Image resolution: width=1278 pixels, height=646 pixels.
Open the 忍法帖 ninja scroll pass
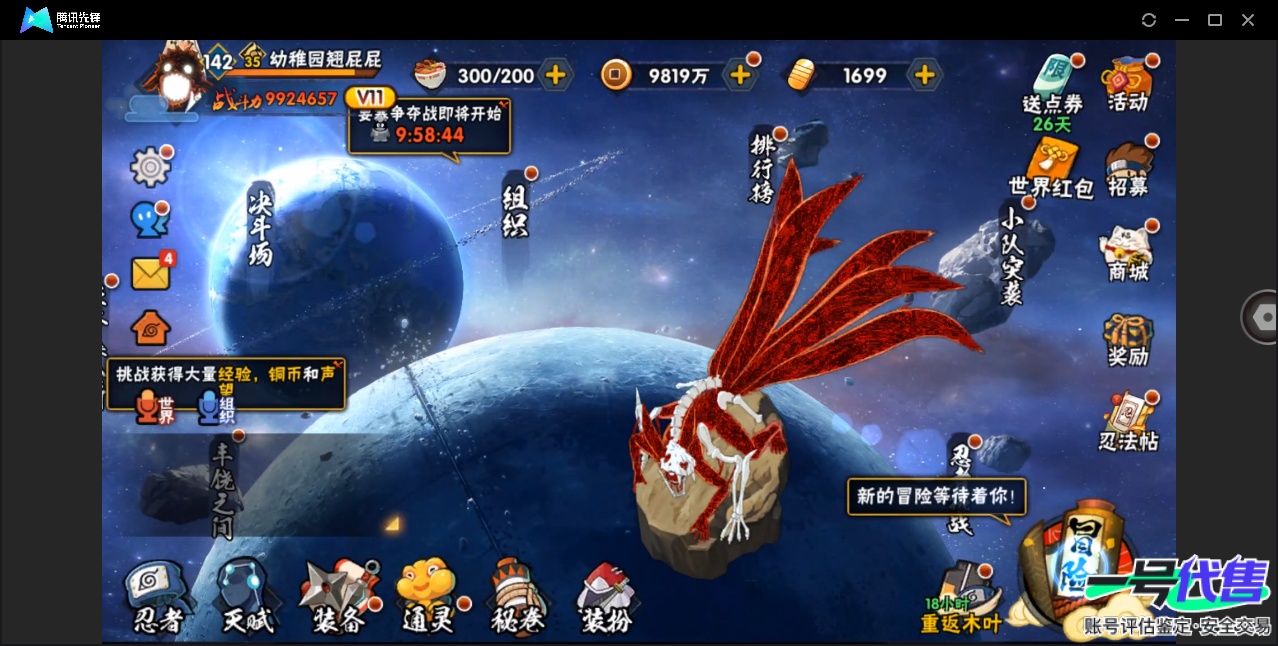click(x=1128, y=424)
